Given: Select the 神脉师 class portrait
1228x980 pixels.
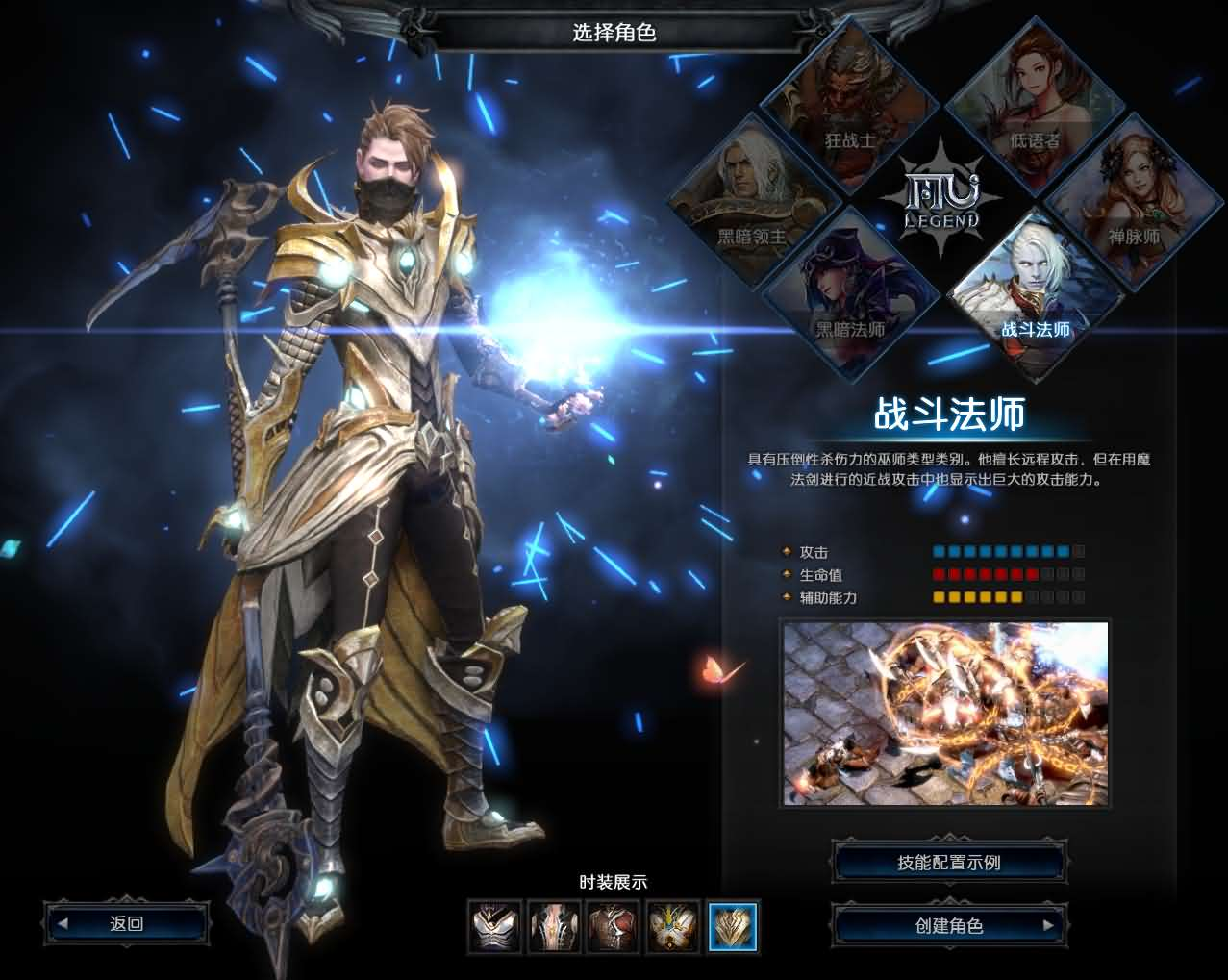Looking at the screenshot, I should 1131,200.
